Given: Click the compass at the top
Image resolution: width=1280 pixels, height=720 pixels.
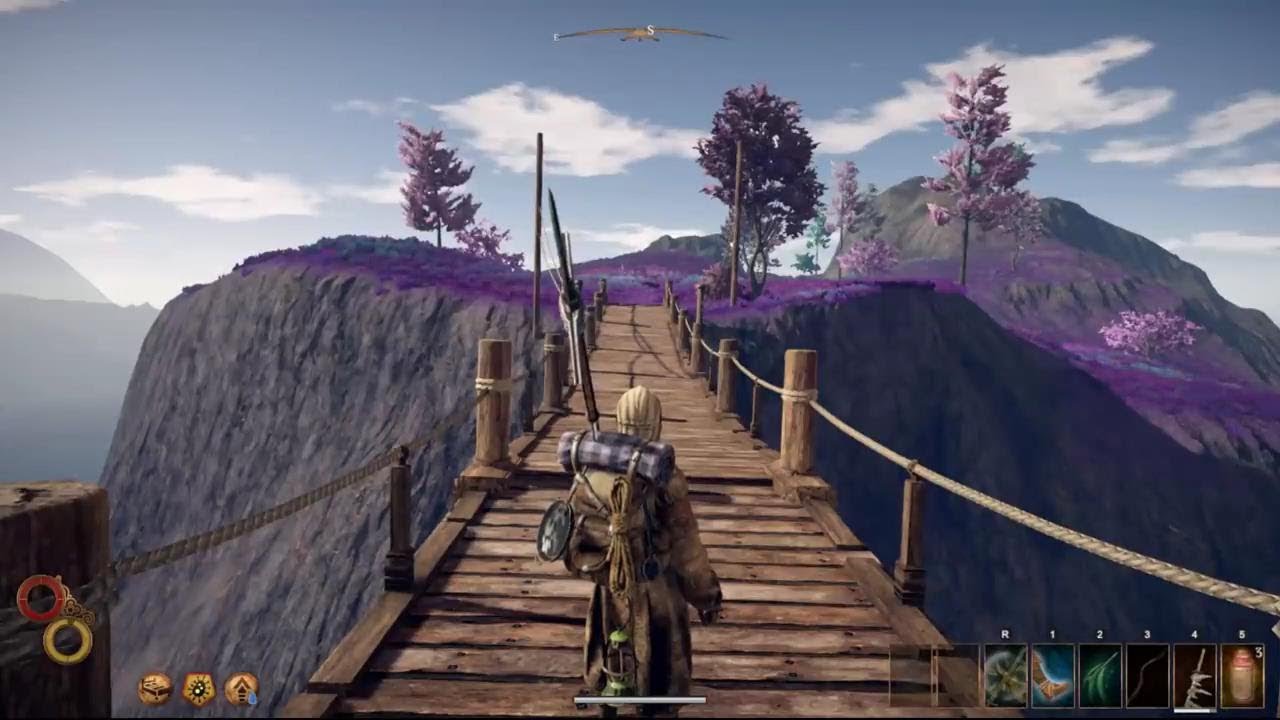Looking at the screenshot, I should tap(641, 33).
